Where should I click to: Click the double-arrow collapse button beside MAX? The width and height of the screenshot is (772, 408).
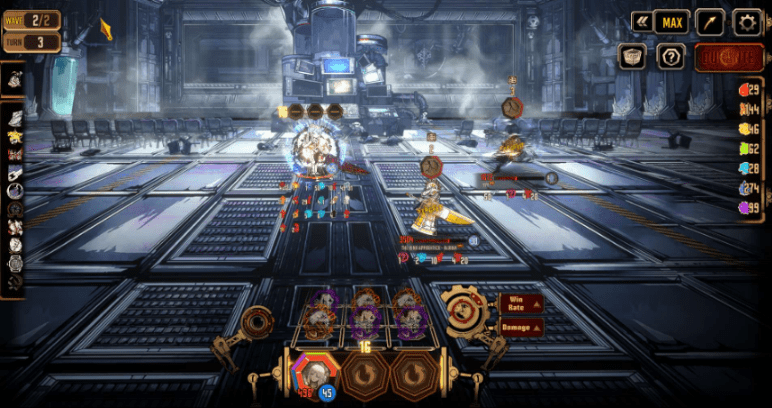(x=641, y=21)
